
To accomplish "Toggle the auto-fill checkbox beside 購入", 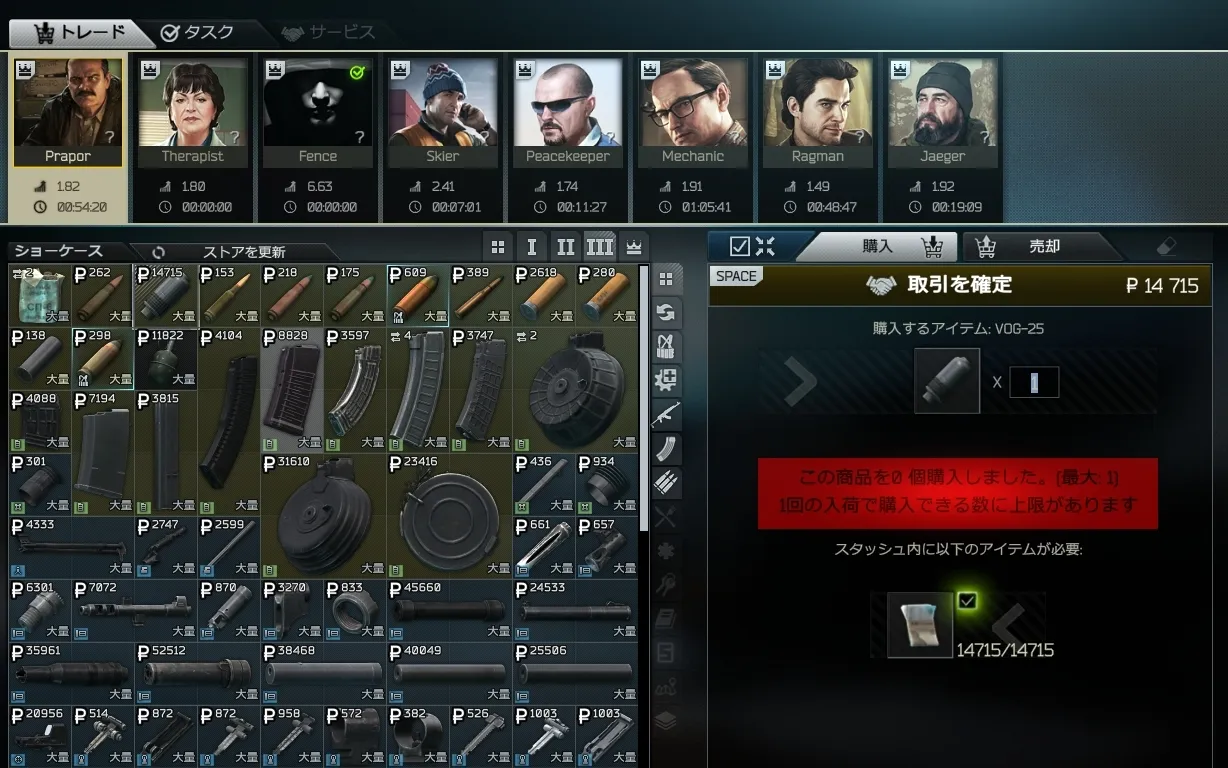I will 740,246.
